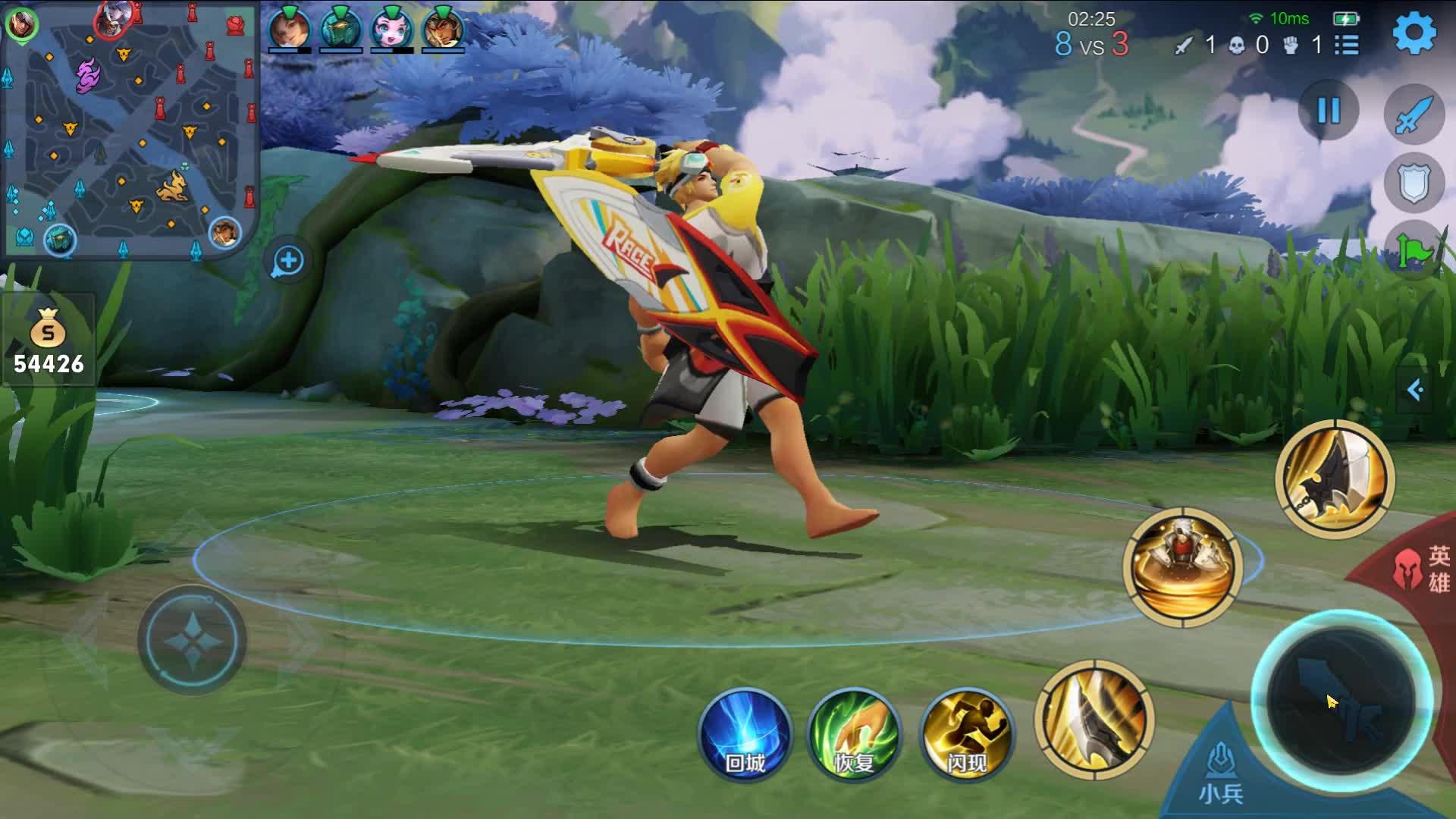The height and width of the screenshot is (819, 1456).
Task: Open the scoreboard list icon
Action: coord(1347,45)
